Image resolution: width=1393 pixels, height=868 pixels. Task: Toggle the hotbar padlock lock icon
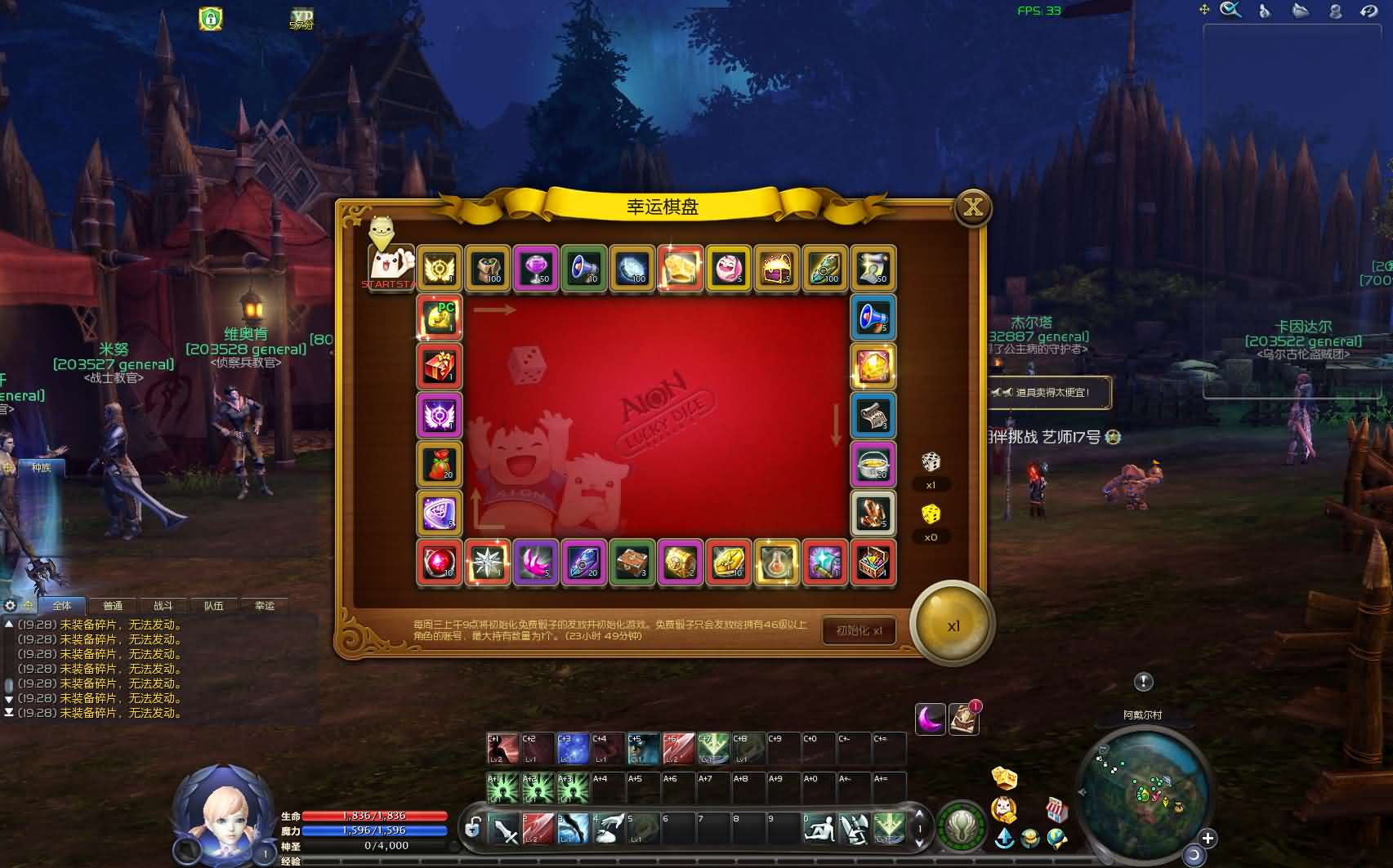(x=472, y=829)
